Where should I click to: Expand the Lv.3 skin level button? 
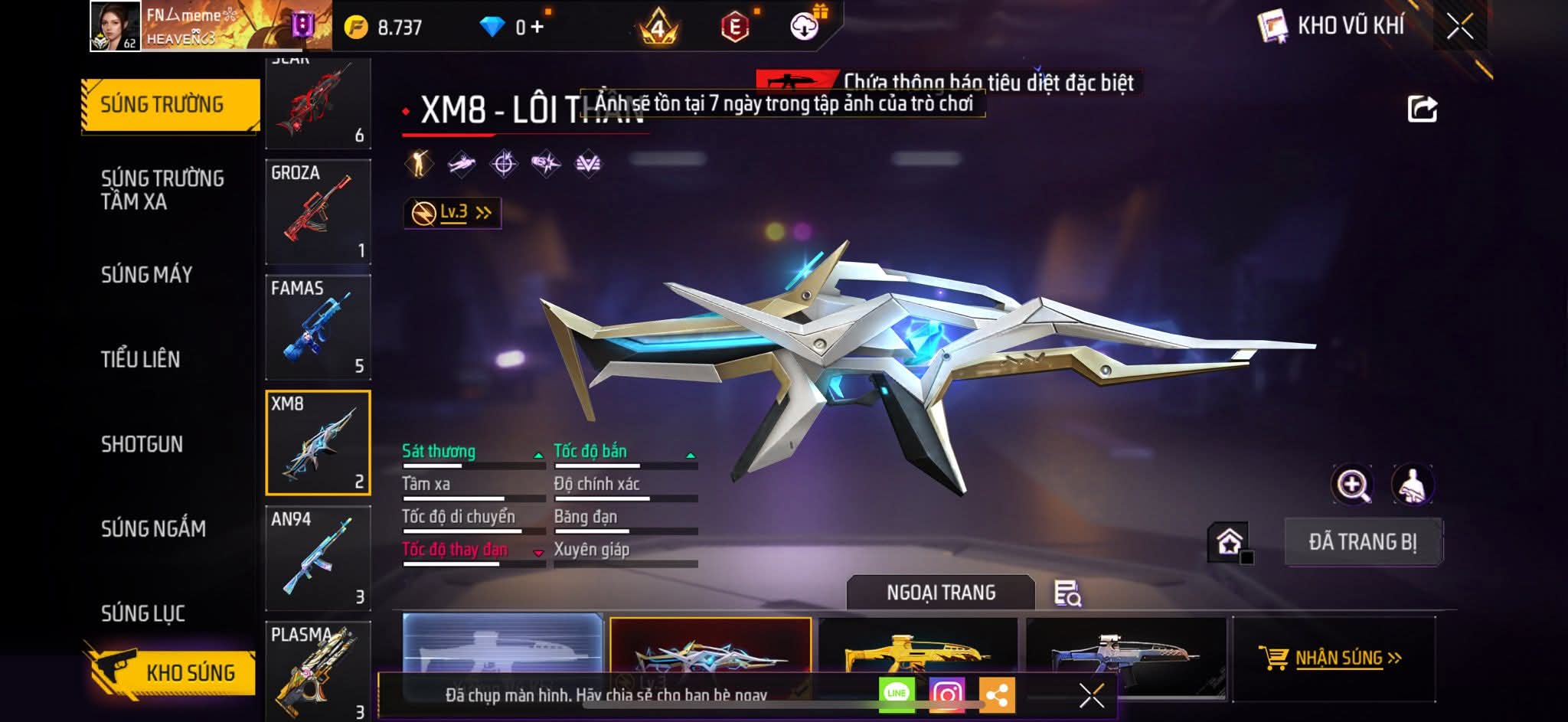point(452,213)
